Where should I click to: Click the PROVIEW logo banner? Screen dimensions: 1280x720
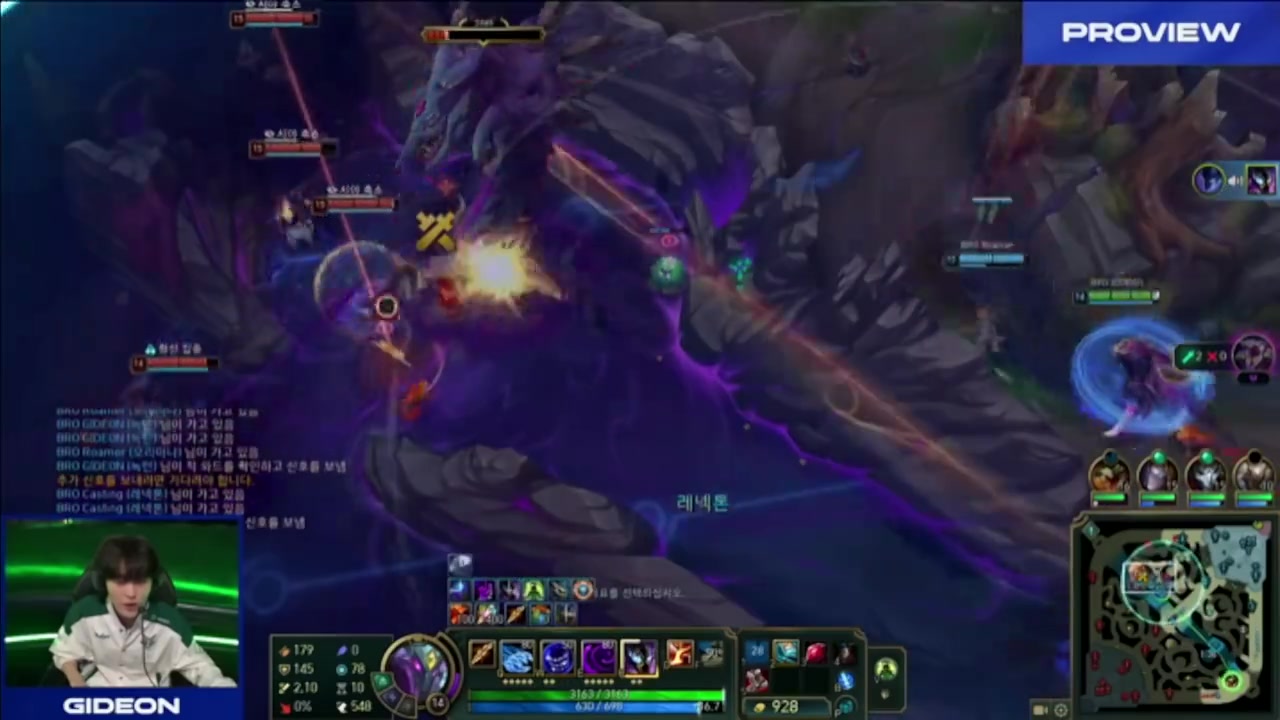pyautogui.click(x=1150, y=33)
